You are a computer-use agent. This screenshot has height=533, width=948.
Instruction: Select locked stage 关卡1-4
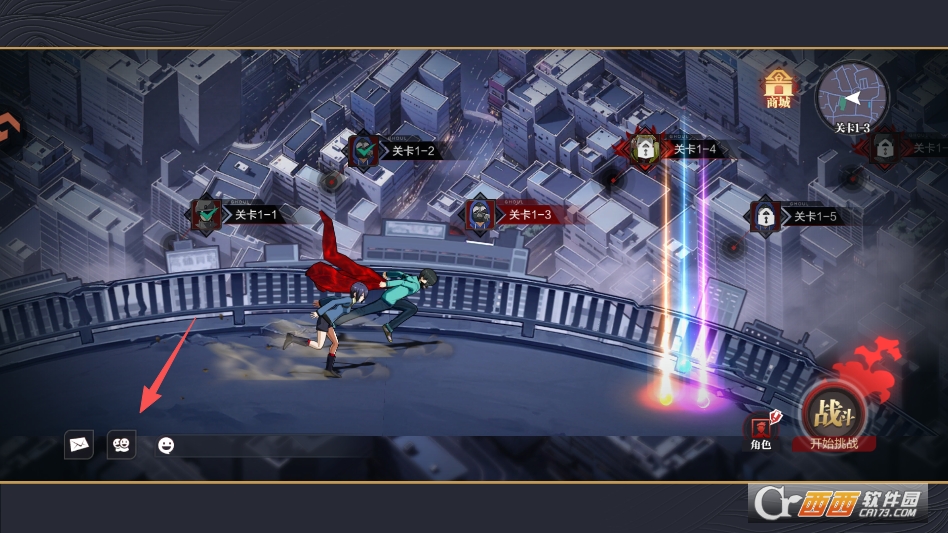646,150
